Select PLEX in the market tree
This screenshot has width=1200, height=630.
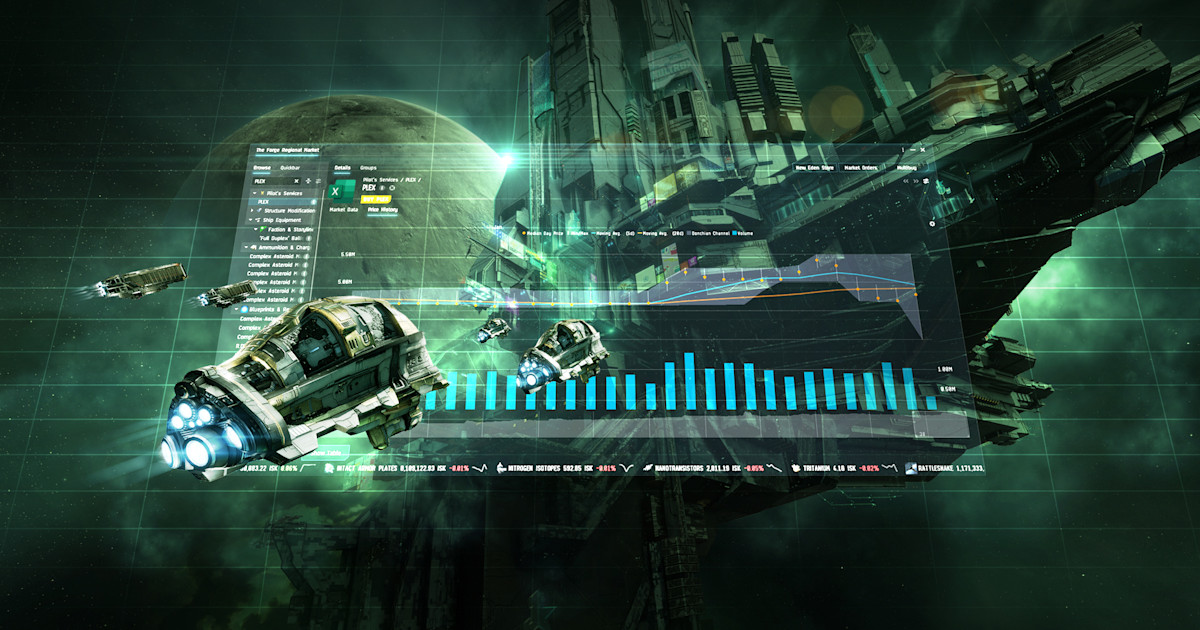pos(263,201)
